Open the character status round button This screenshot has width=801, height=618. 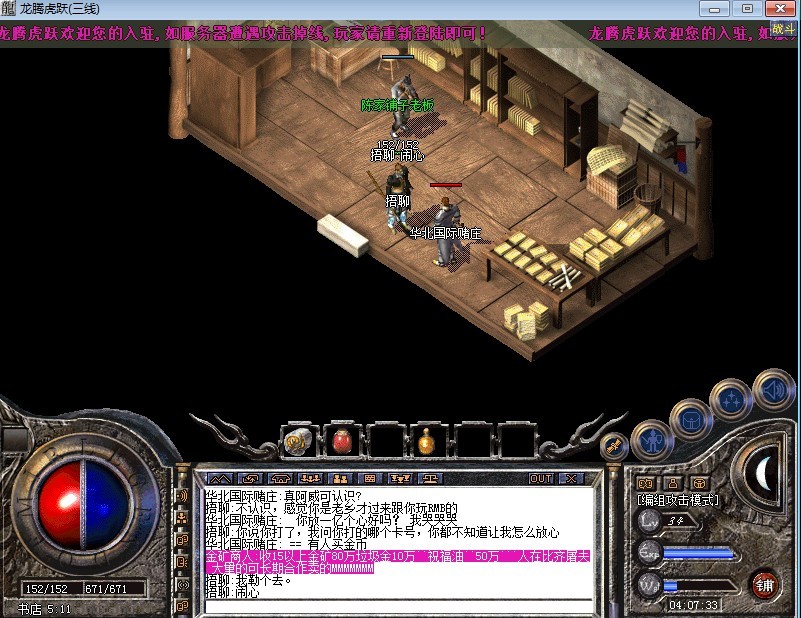coord(652,438)
